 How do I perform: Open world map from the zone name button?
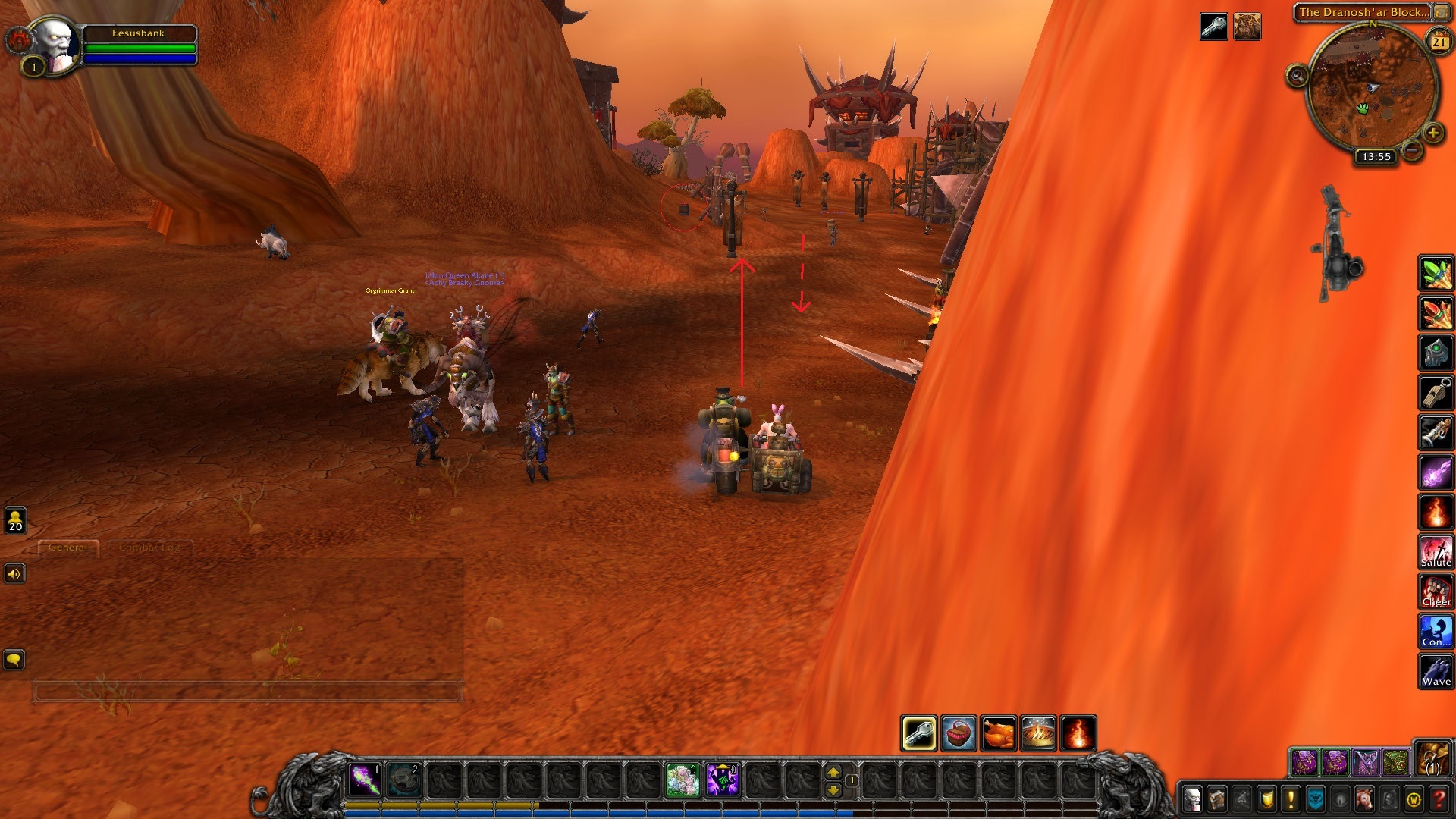coord(1363,12)
